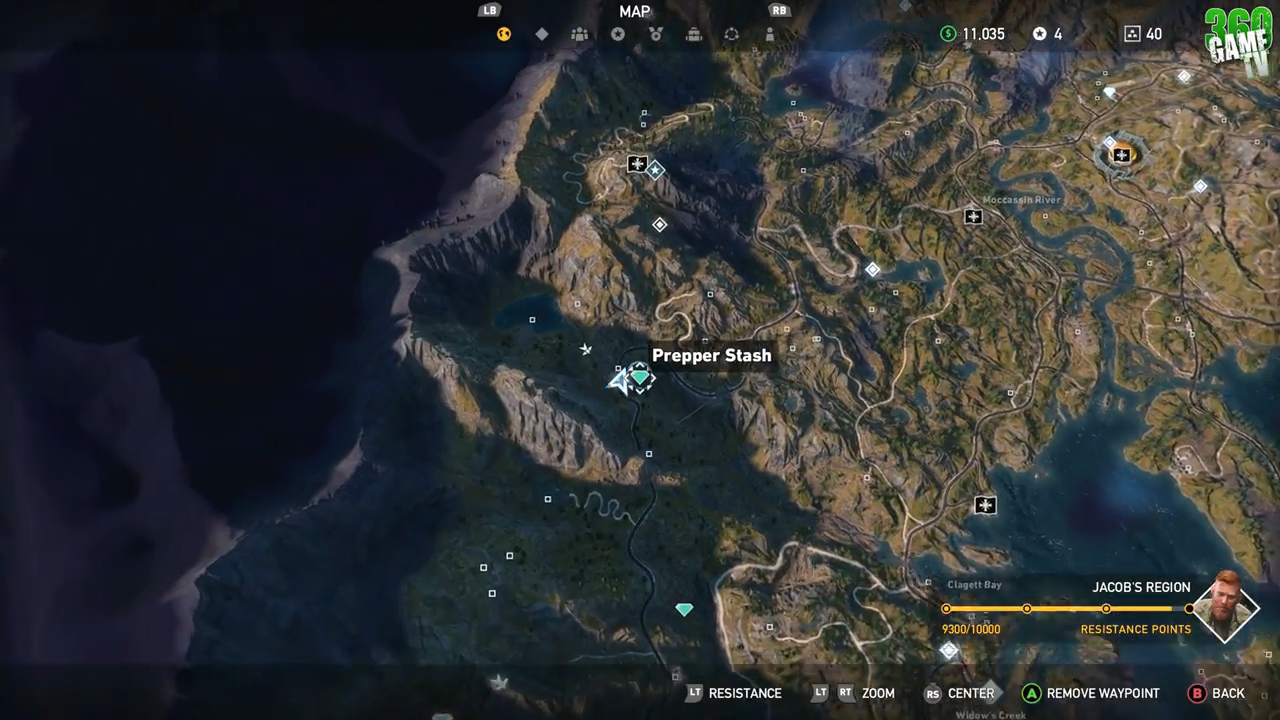Viewport: 1280px width, 720px height.
Task: Click the teal stash marker near Clagett Bay
Action: (x=684, y=608)
